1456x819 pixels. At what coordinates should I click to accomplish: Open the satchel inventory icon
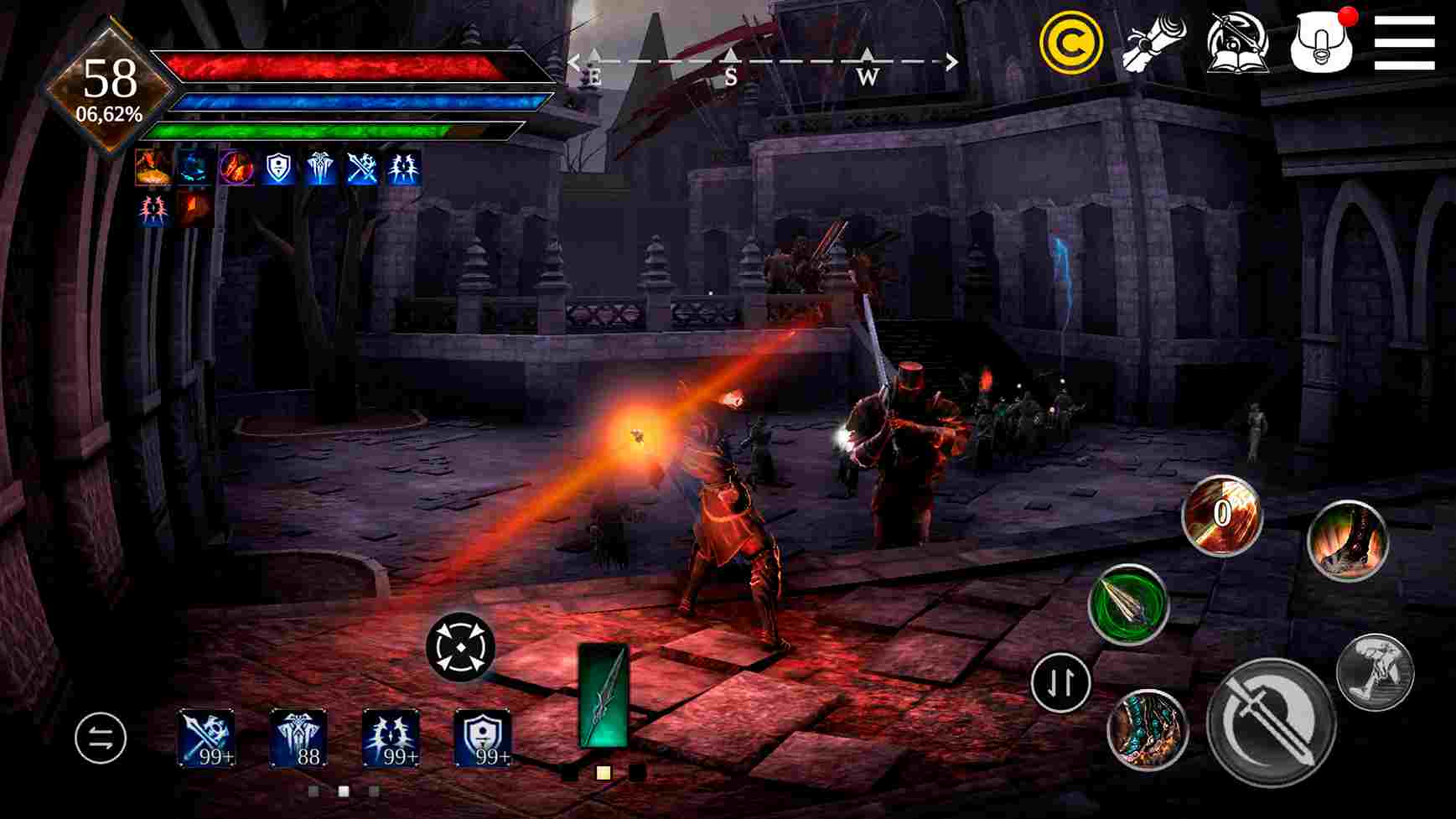[x=1322, y=42]
